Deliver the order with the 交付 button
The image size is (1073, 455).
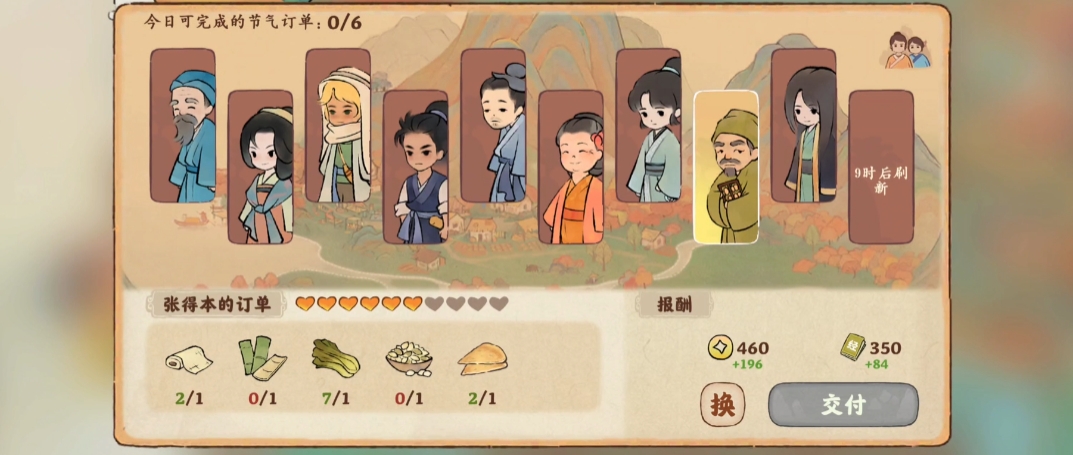pyautogui.click(x=842, y=405)
